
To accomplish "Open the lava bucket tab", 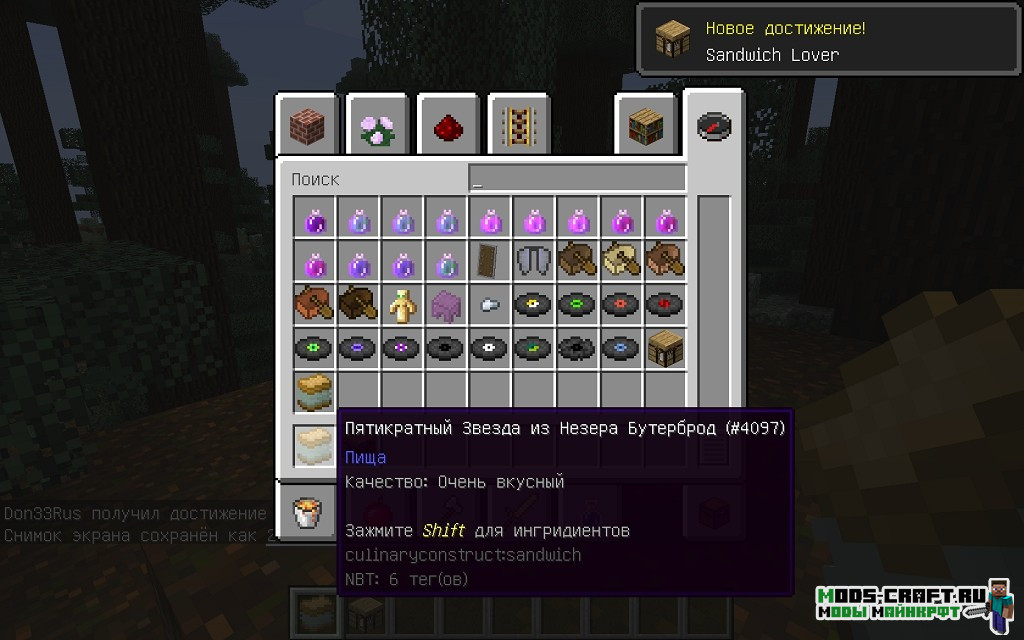I will coord(306,514).
